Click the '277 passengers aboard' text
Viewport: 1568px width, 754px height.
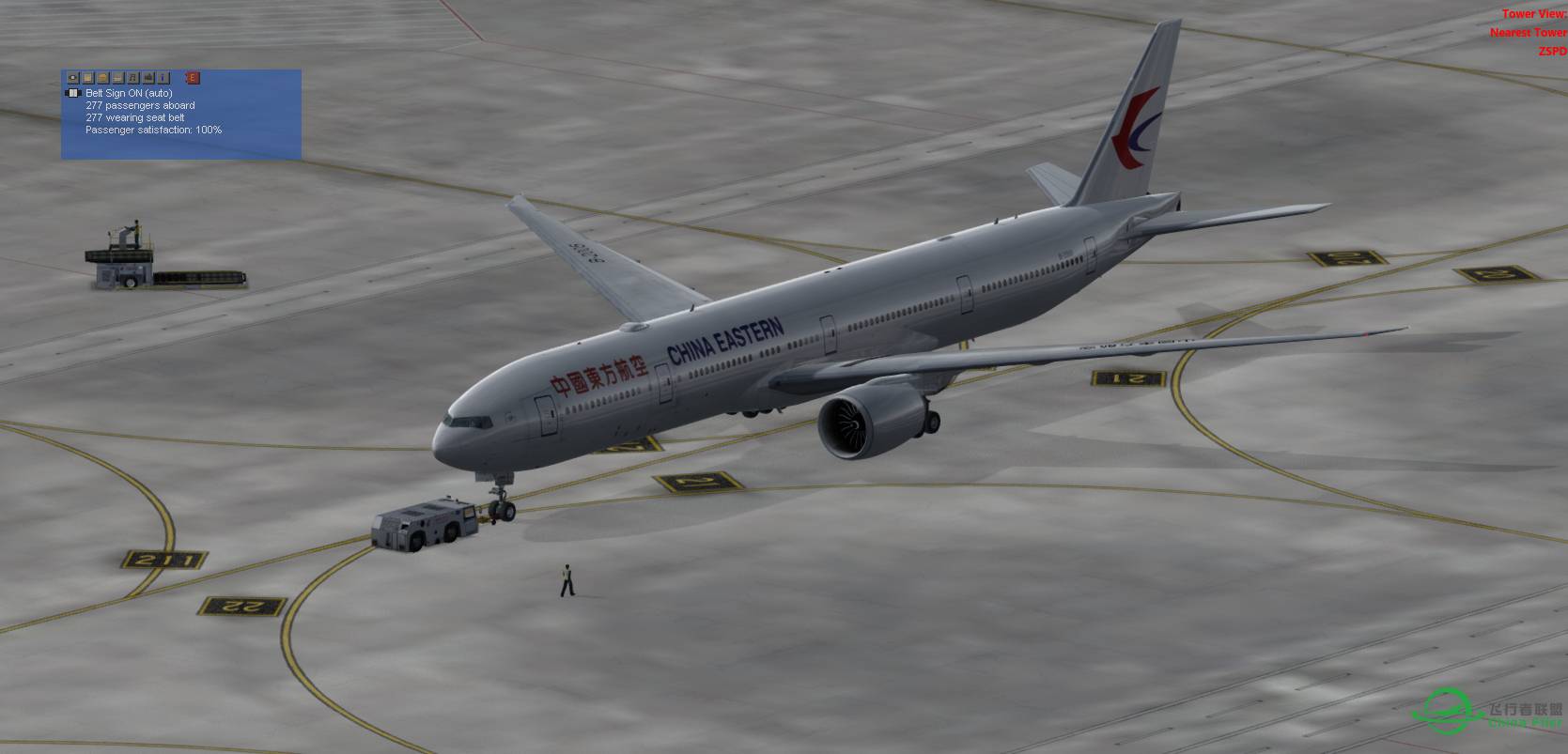point(139,105)
